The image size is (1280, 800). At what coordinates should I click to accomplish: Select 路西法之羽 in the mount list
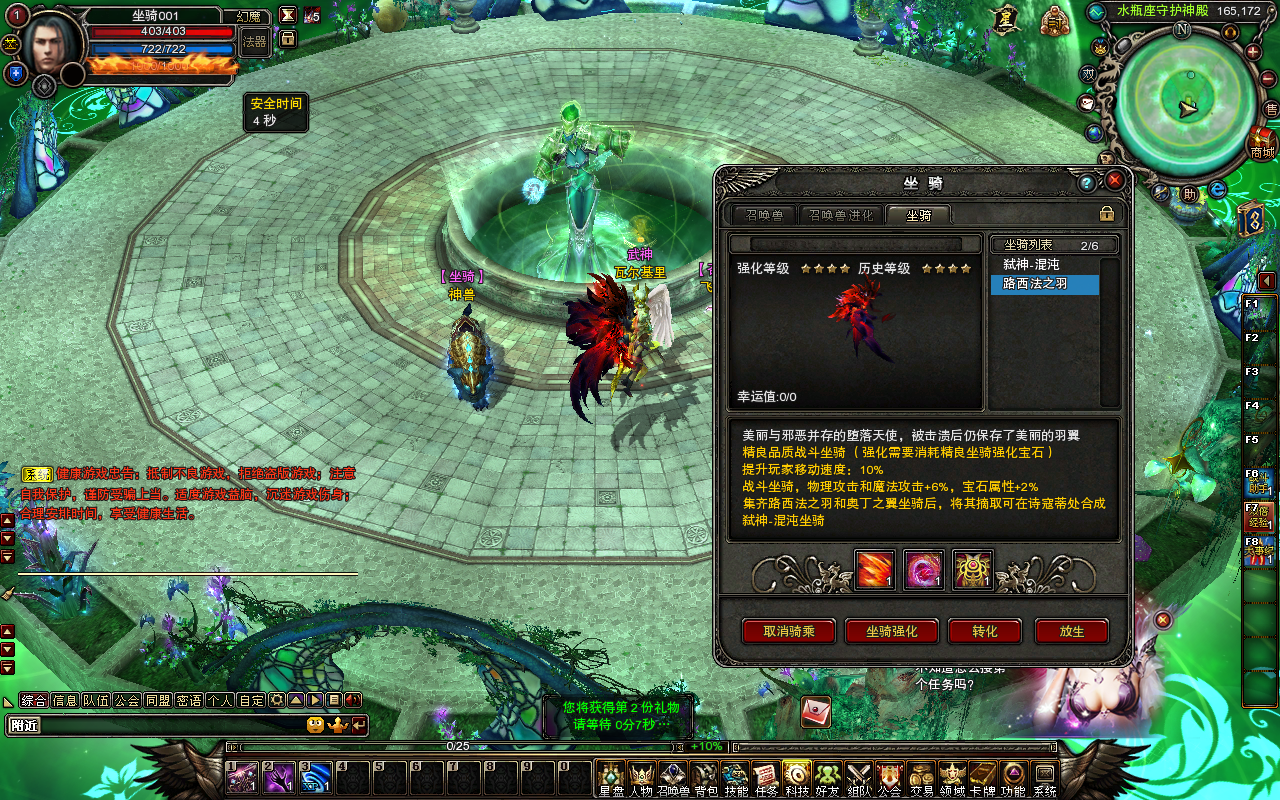click(1044, 285)
